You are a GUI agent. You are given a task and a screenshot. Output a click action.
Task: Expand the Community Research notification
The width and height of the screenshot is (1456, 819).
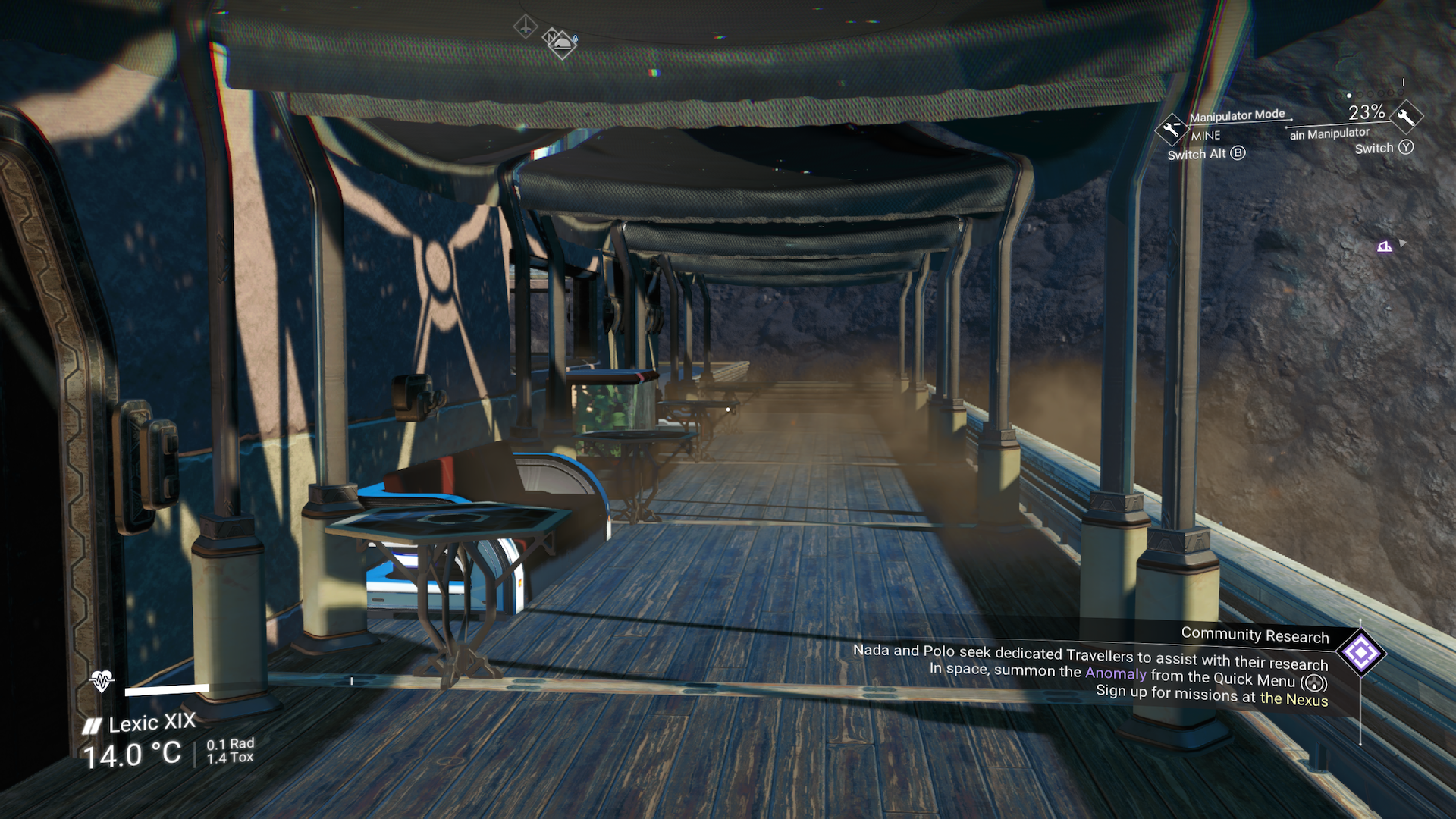coord(1255,636)
